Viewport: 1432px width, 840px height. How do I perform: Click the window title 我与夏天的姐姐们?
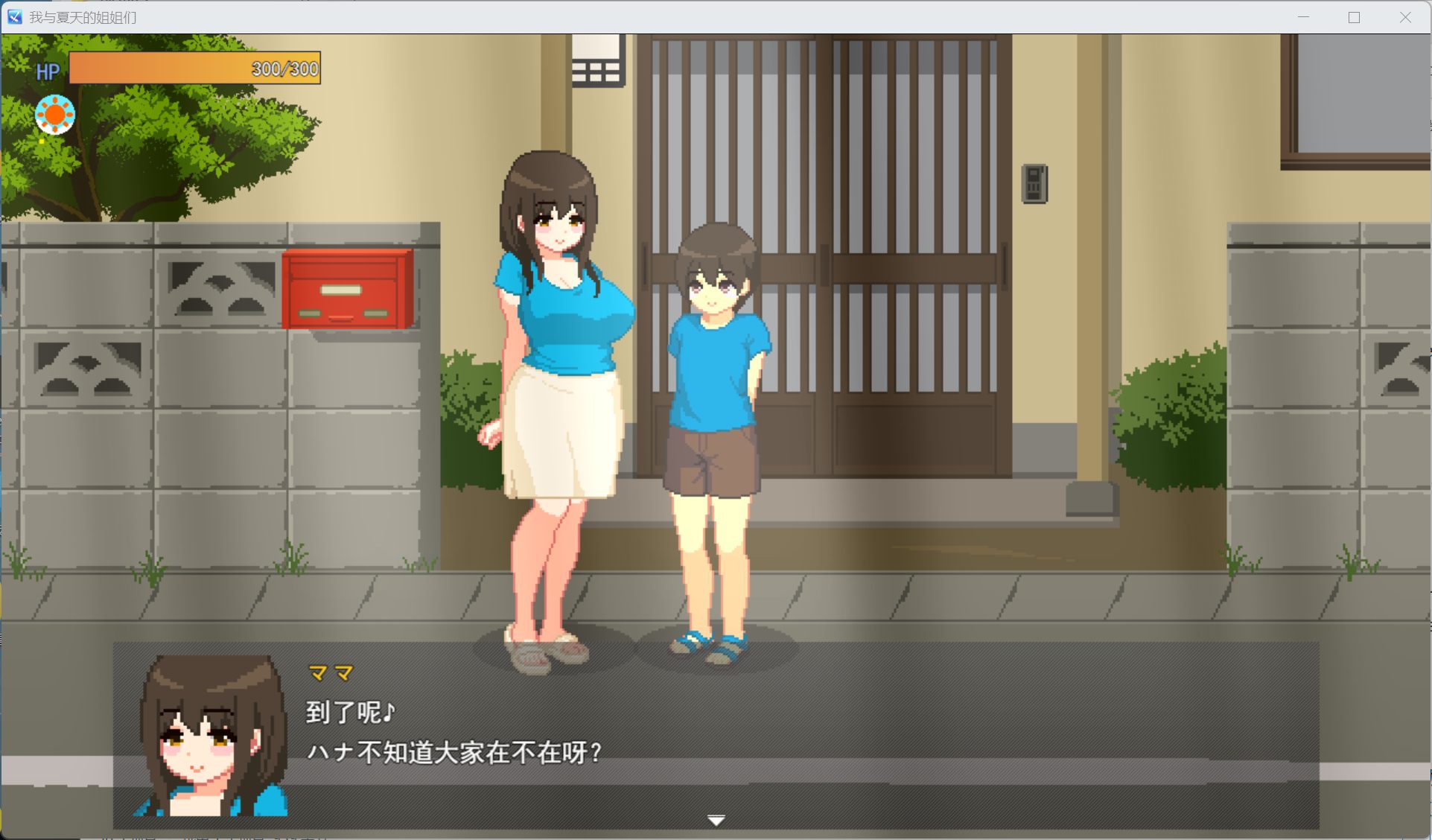(x=82, y=16)
